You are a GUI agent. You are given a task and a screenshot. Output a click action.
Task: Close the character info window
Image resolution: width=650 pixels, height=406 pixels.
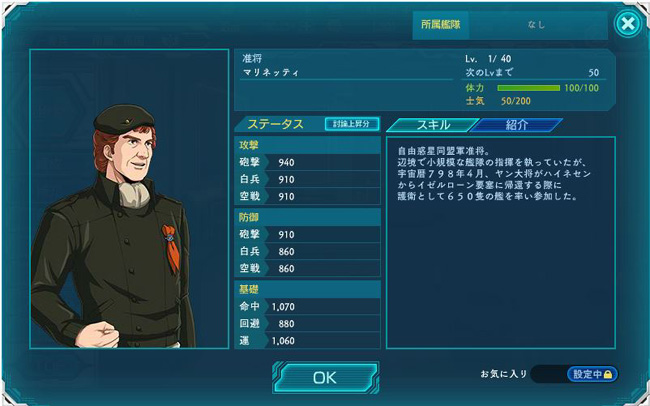click(627, 24)
